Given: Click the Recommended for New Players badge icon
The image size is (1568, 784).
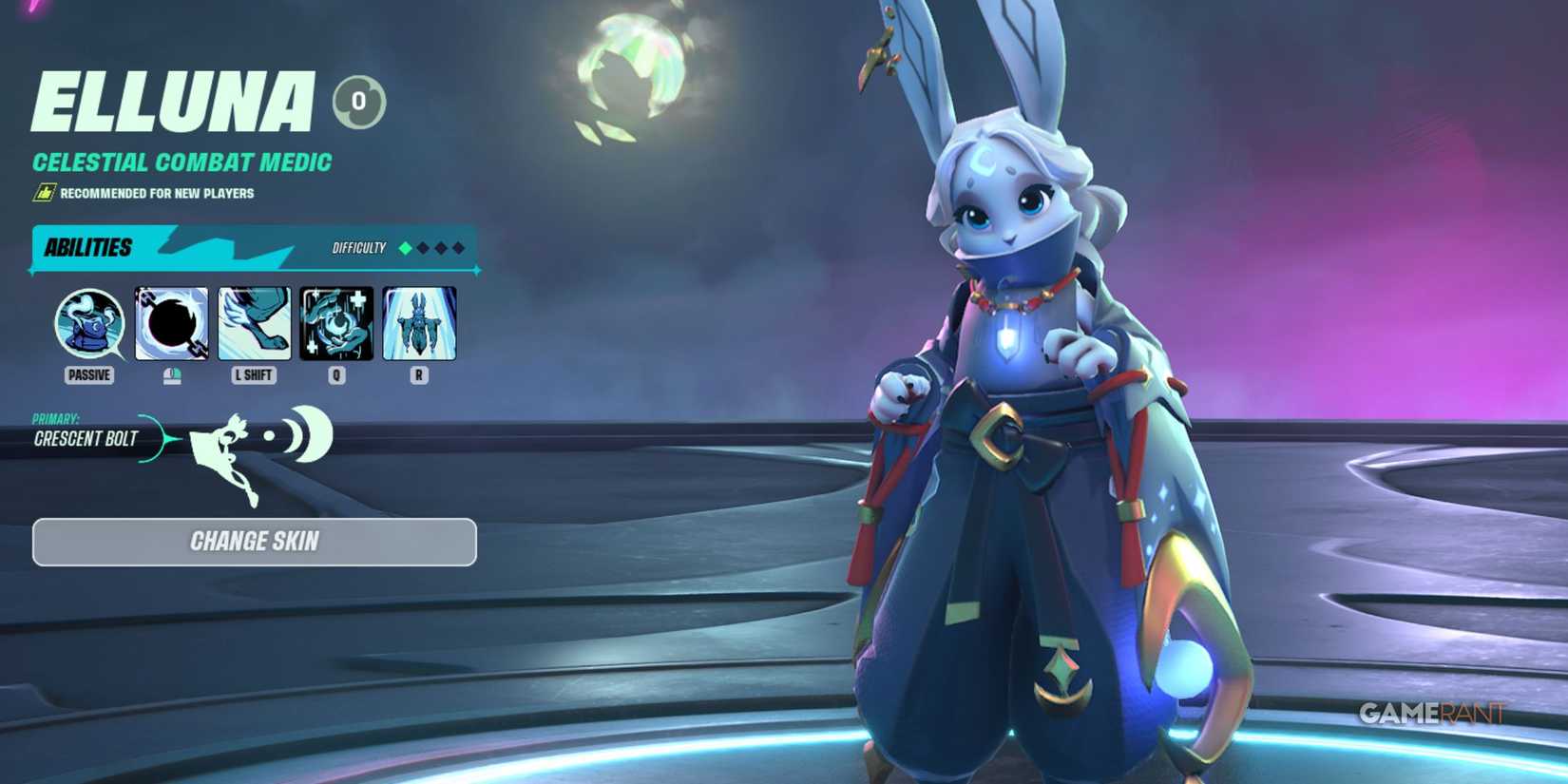Looking at the screenshot, I should pos(42,191).
